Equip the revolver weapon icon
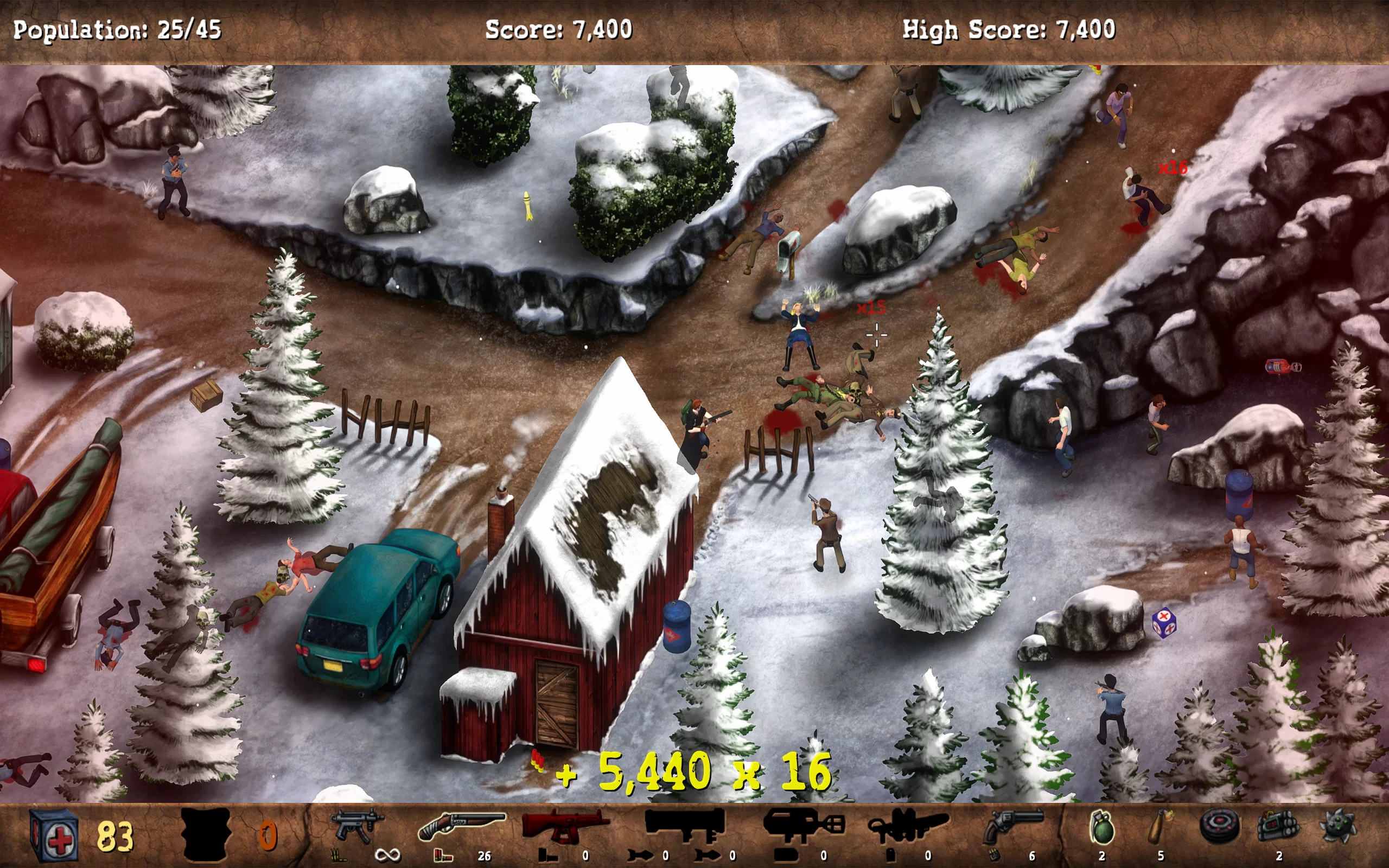Viewport: 1389px width, 868px height. pos(1014,826)
